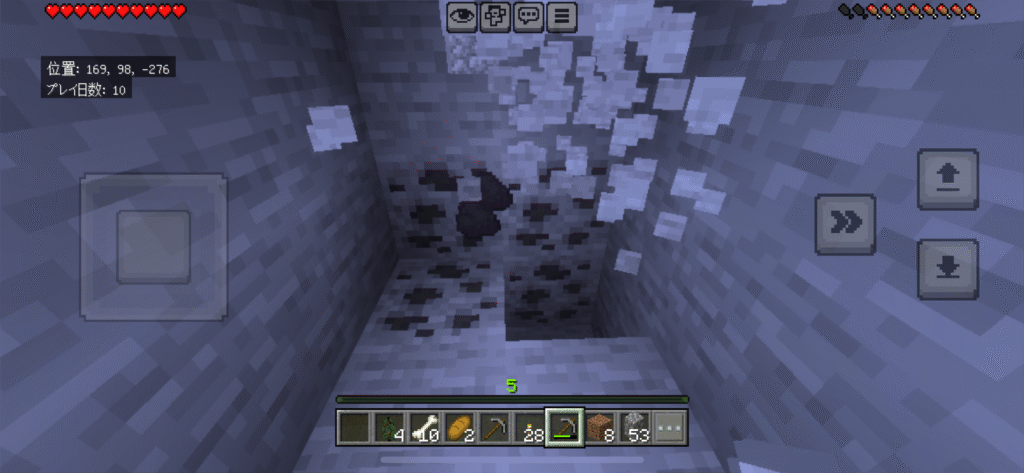Tap the sneak down-arrow button
The image size is (1024, 473).
[946, 268]
